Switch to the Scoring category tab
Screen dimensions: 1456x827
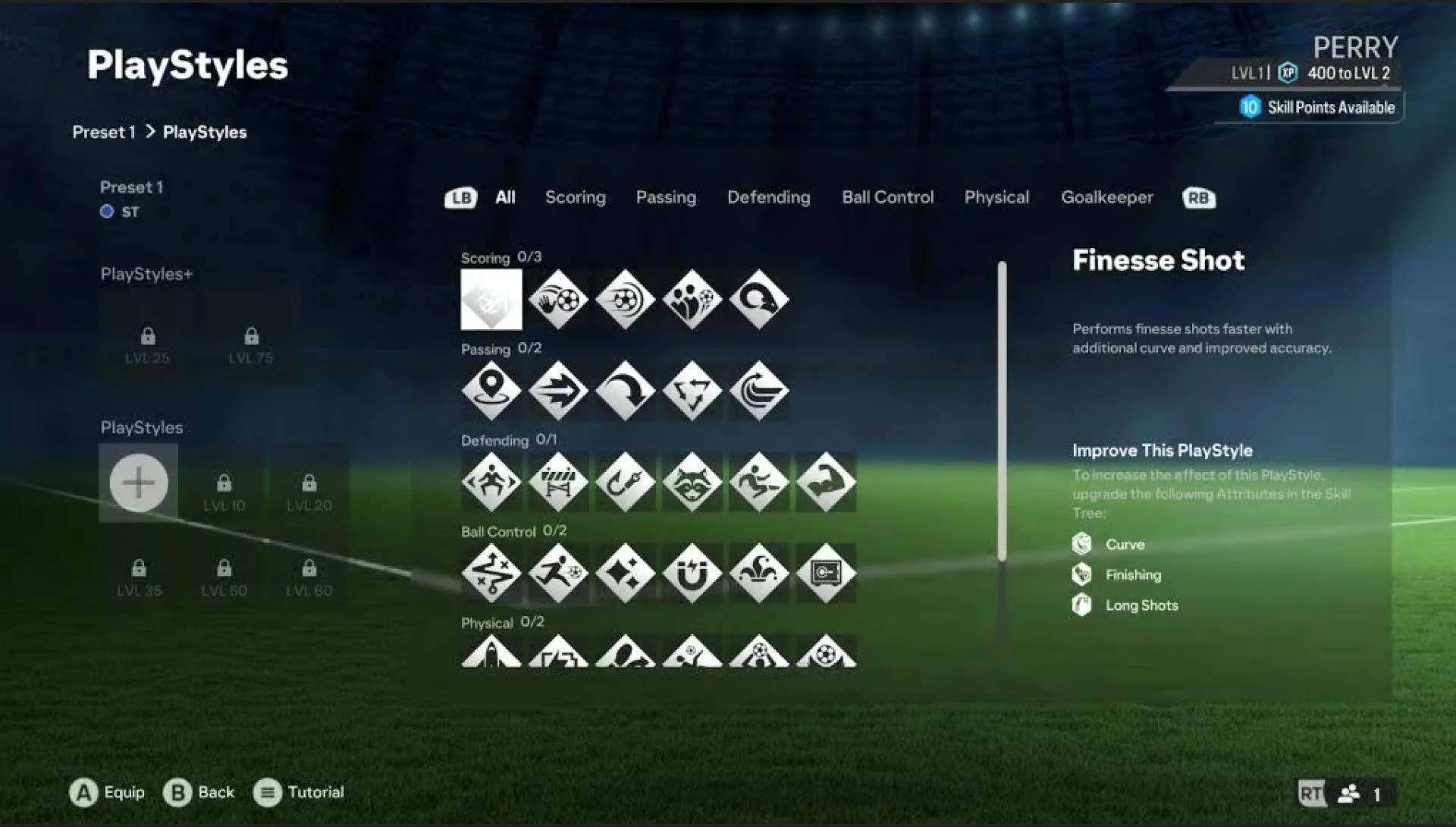tap(575, 197)
